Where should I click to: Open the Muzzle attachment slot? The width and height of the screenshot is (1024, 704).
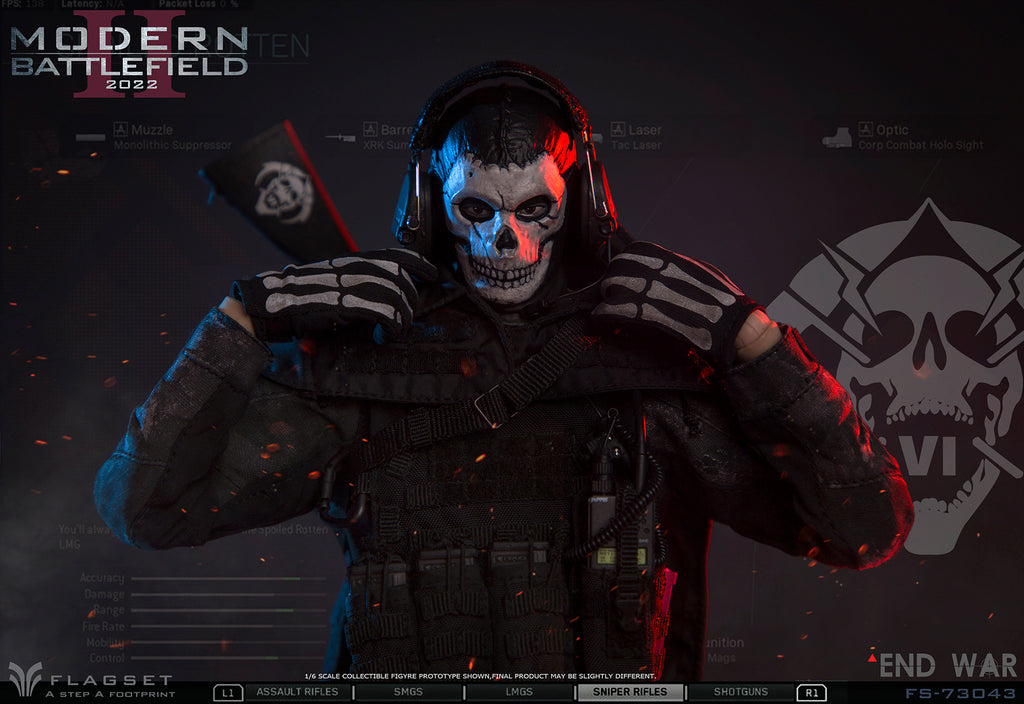[x=151, y=130]
